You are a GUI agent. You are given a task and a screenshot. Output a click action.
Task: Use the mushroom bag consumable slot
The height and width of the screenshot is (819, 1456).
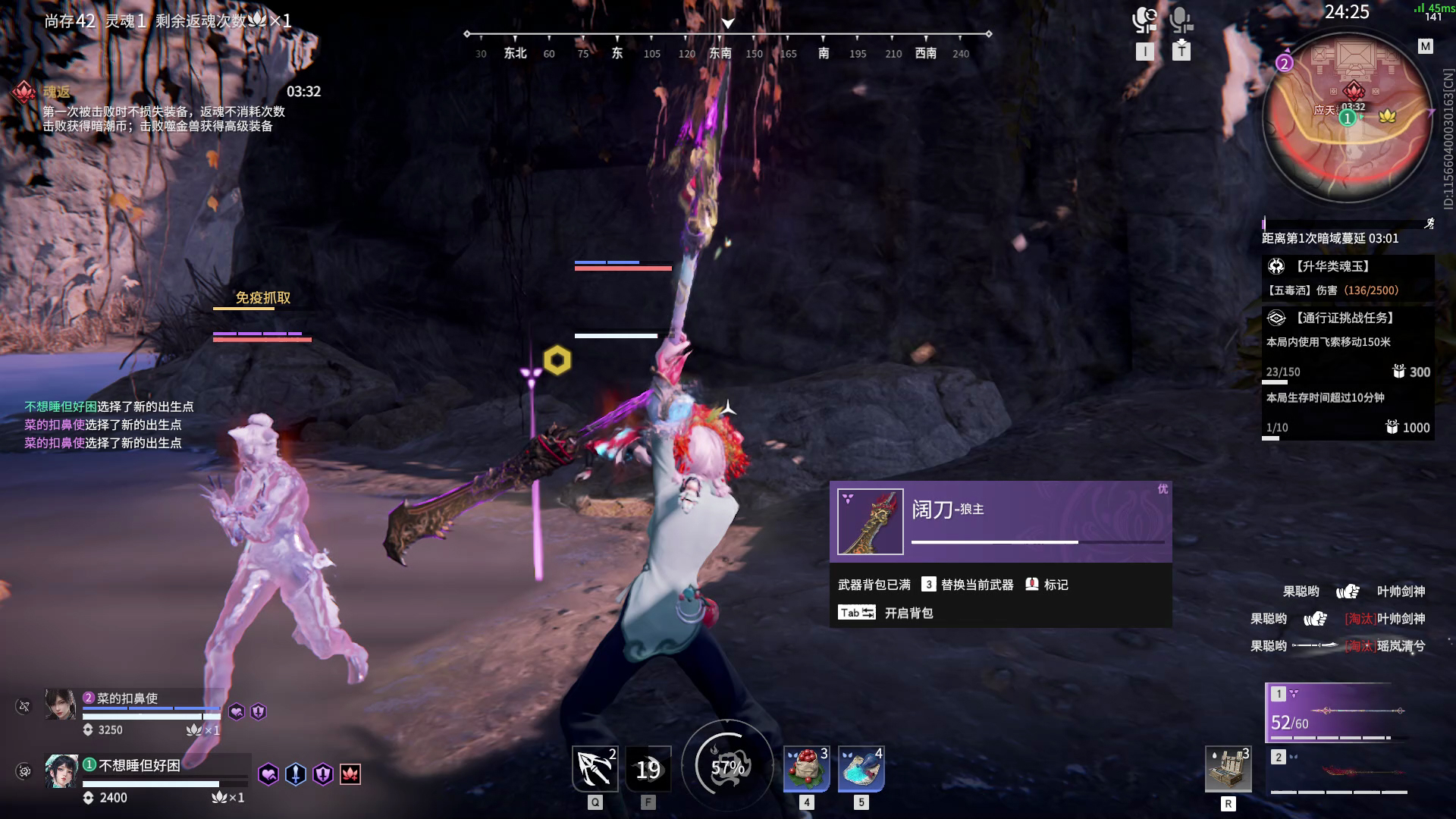click(806, 769)
